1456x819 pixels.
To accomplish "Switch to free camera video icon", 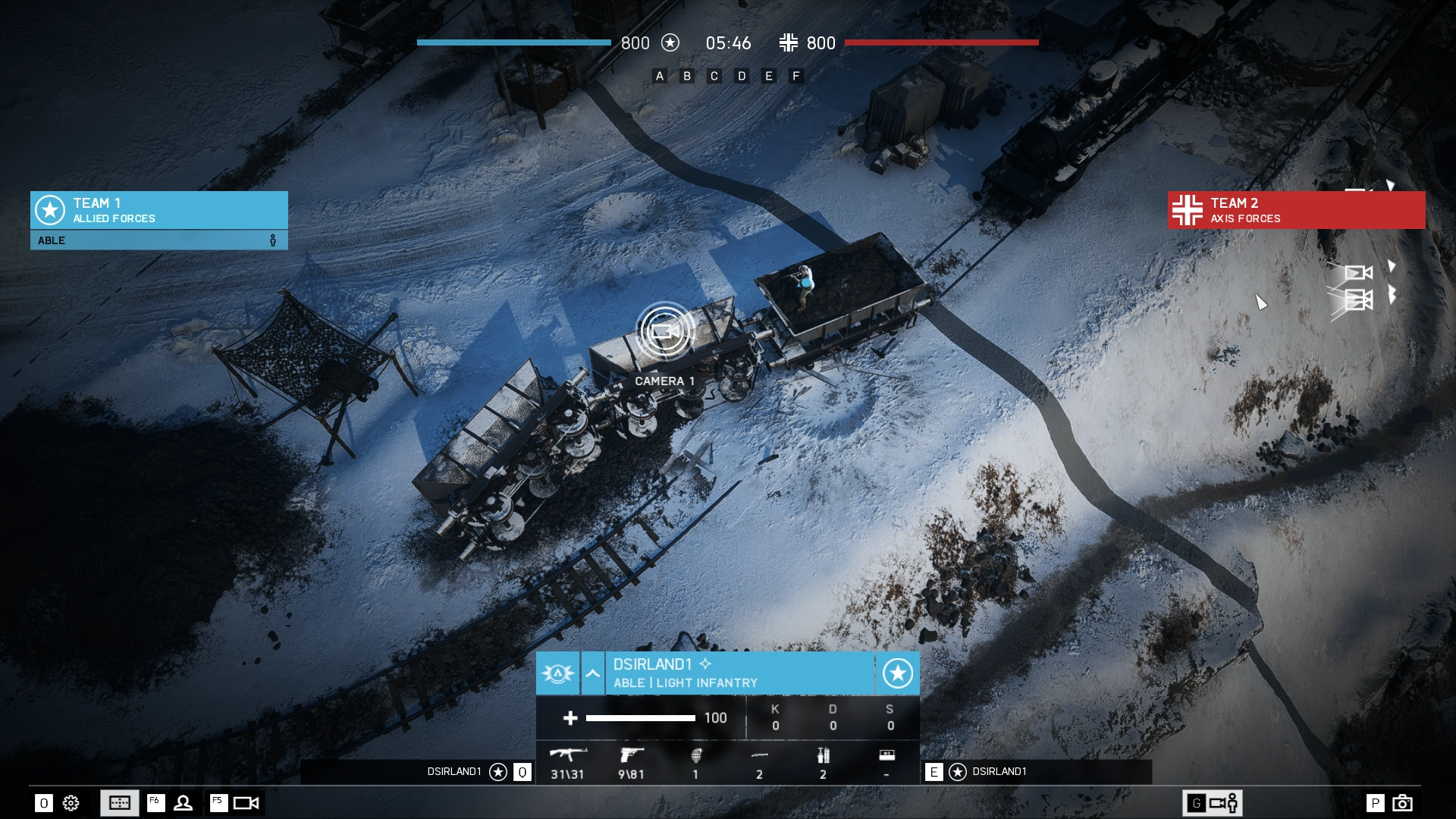I will [246, 803].
